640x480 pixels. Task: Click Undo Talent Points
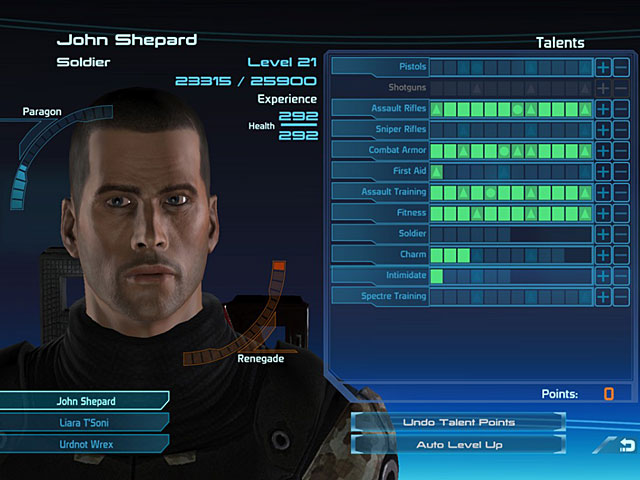coord(459,422)
